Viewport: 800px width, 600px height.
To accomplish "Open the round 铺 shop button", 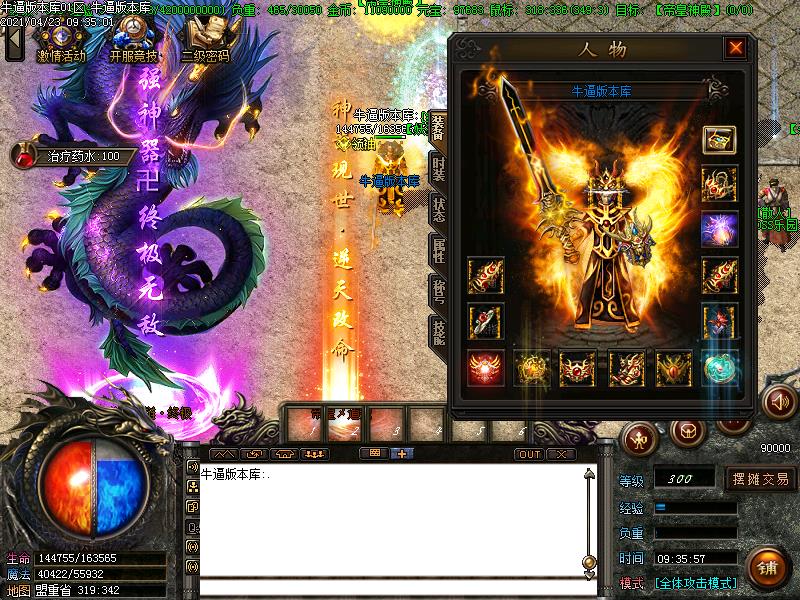I will click(x=768, y=568).
